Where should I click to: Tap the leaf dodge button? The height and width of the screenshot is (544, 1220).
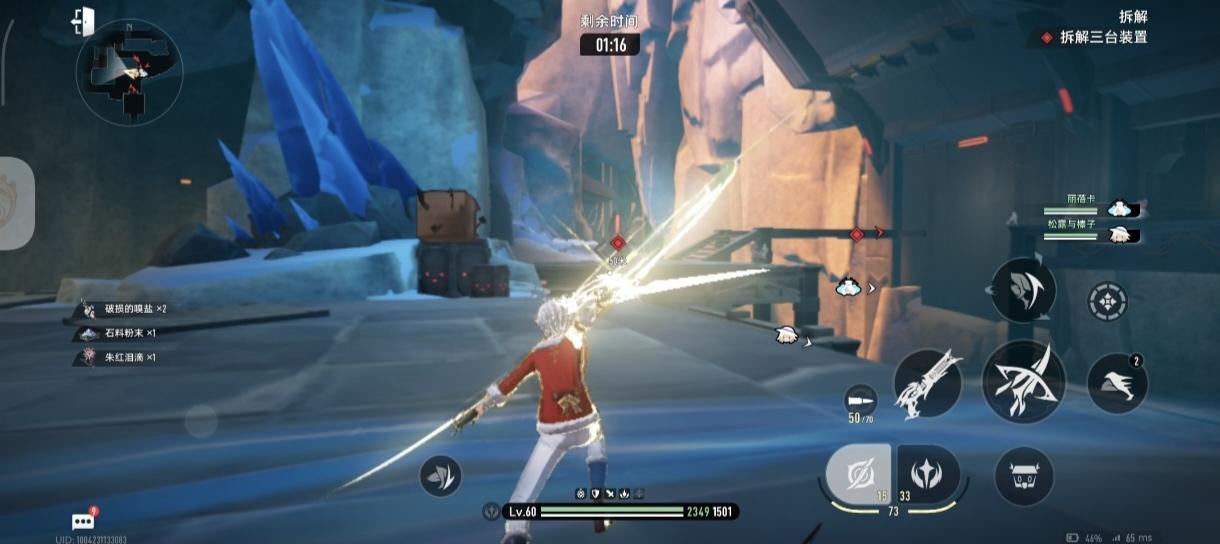pos(441,476)
